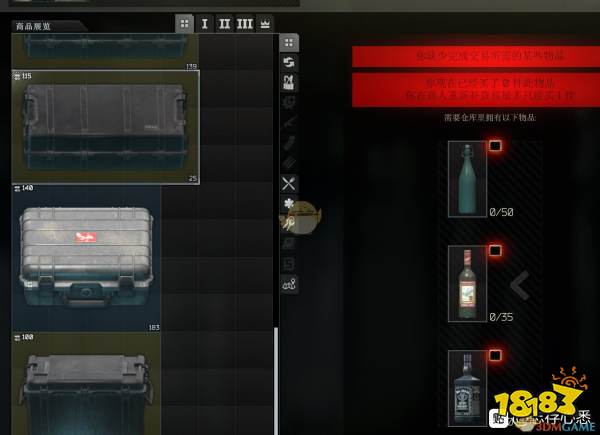Image resolution: width=600 pixels, height=435 pixels.
Task: Pick the silver case with the red label
Action: [86, 257]
